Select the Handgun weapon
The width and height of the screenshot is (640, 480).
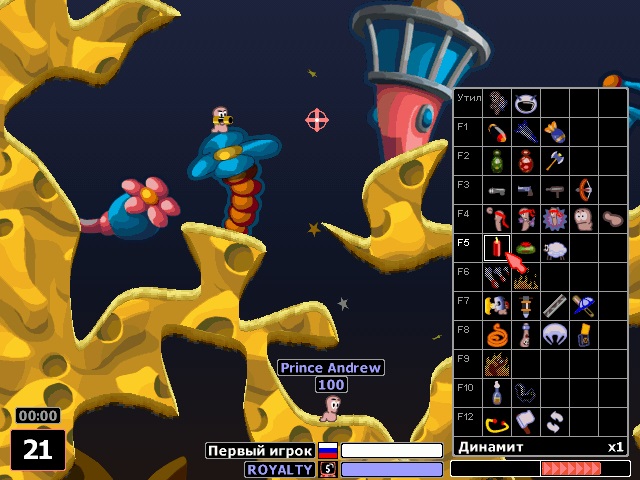click(x=526, y=189)
